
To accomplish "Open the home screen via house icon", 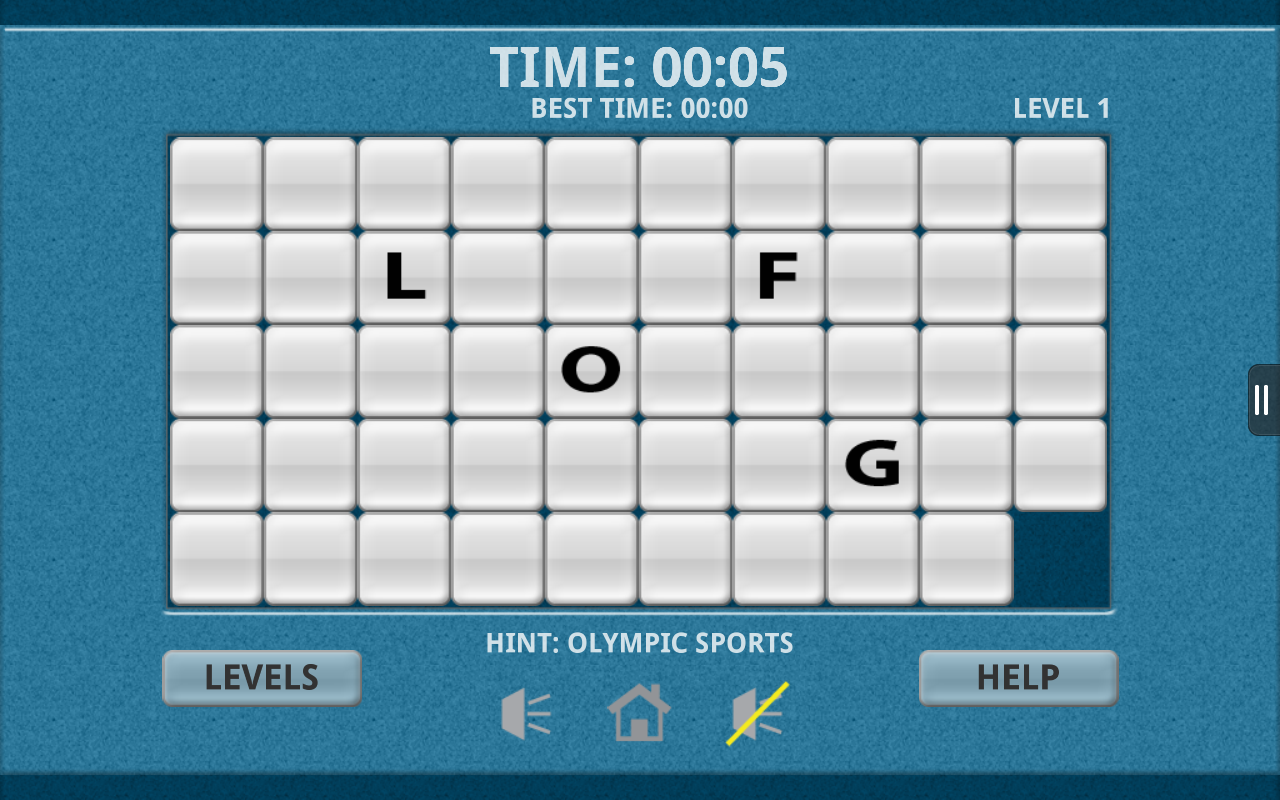I will [x=640, y=712].
